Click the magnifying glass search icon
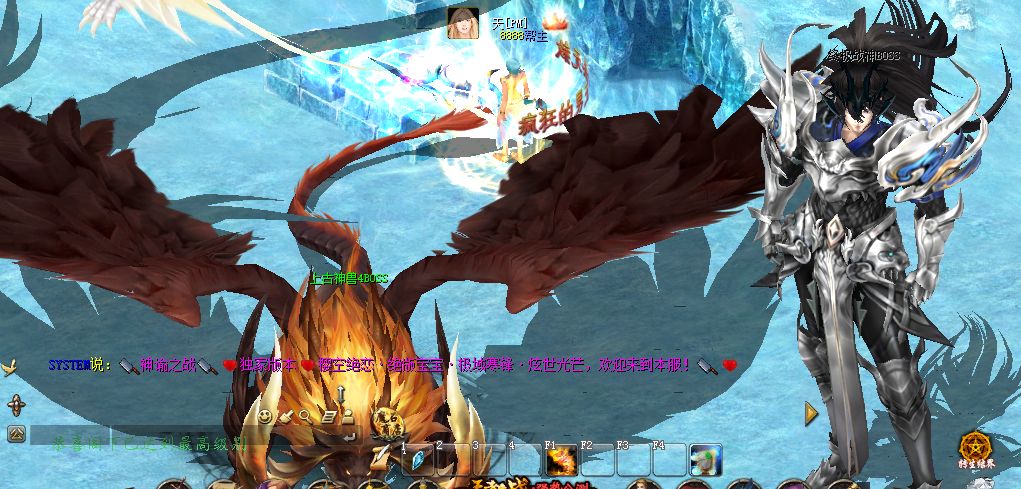This screenshot has height=489, width=1021. pyautogui.click(x=305, y=415)
